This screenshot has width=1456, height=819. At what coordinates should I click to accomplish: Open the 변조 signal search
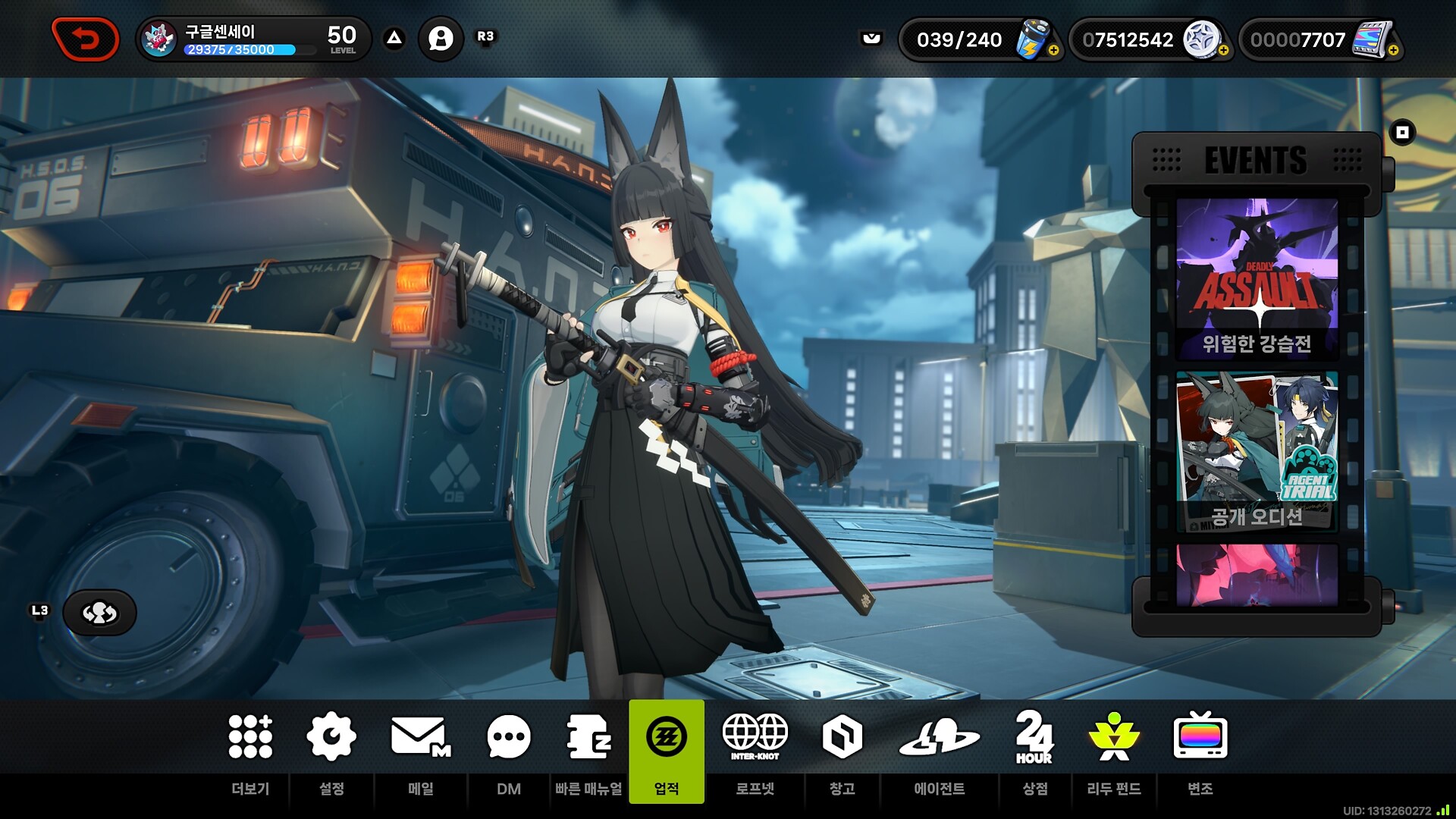pyautogui.click(x=1200, y=751)
